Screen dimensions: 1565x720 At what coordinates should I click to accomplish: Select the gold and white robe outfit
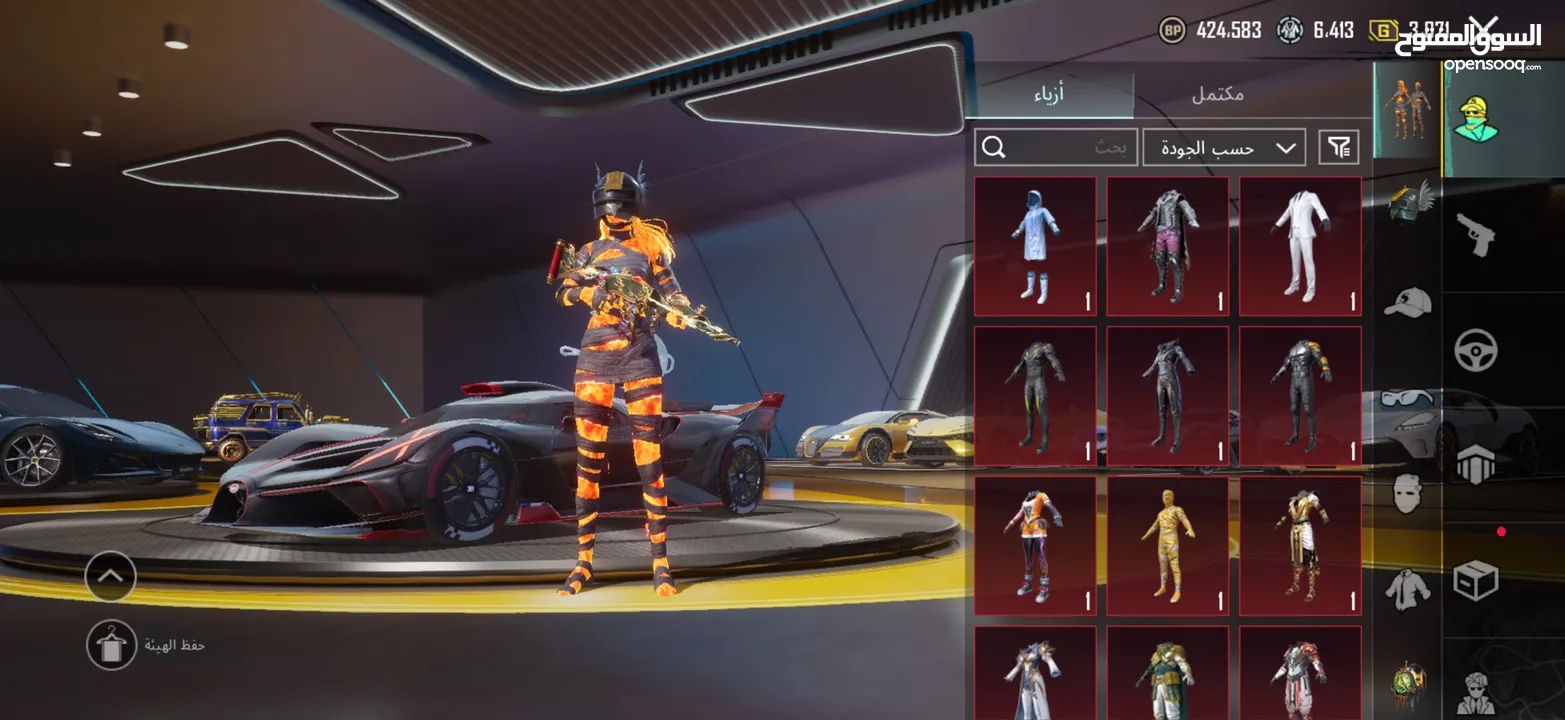click(x=1300, y=545)
